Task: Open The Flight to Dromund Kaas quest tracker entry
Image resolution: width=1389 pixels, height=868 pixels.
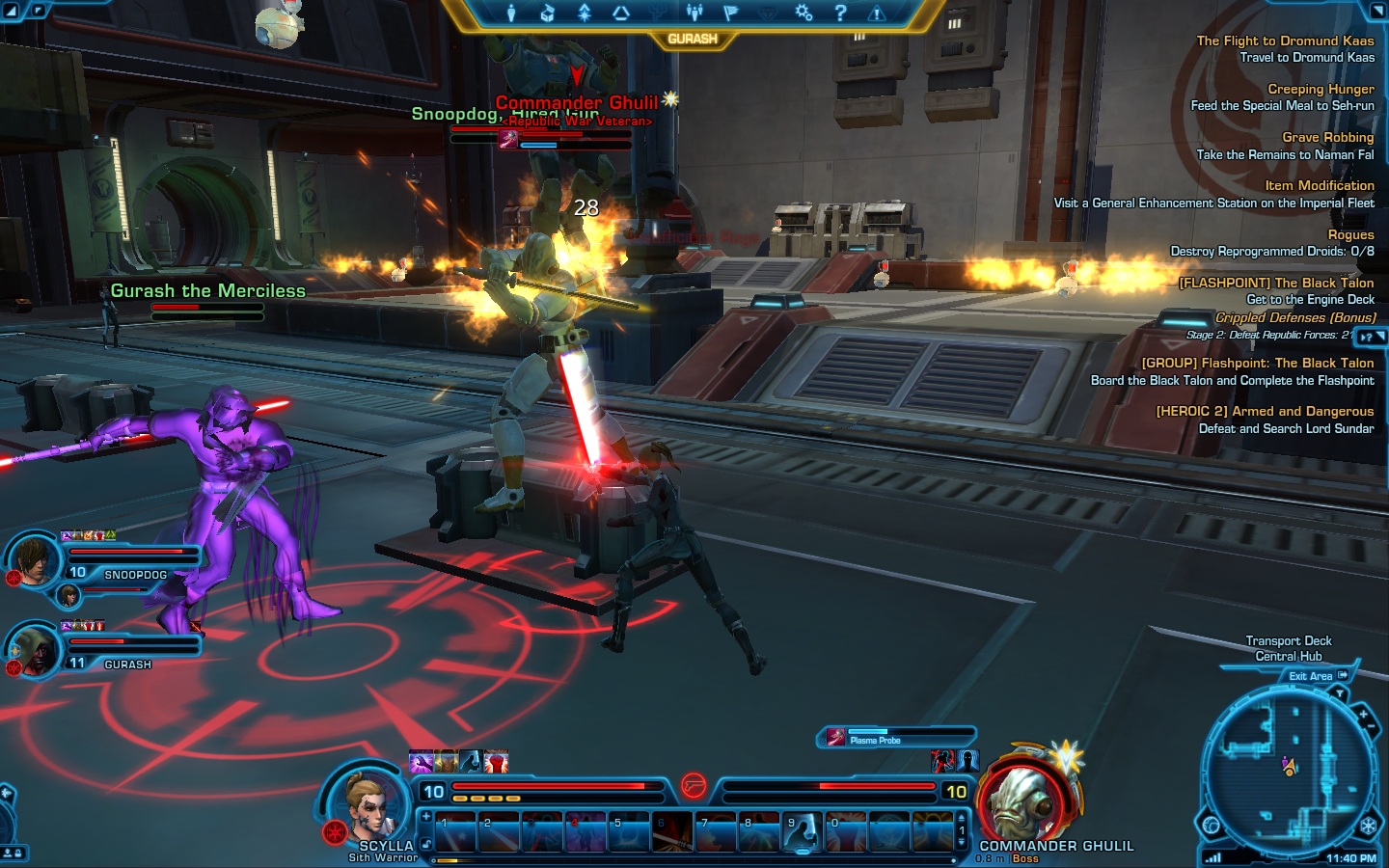Action: click(1285, 41)
